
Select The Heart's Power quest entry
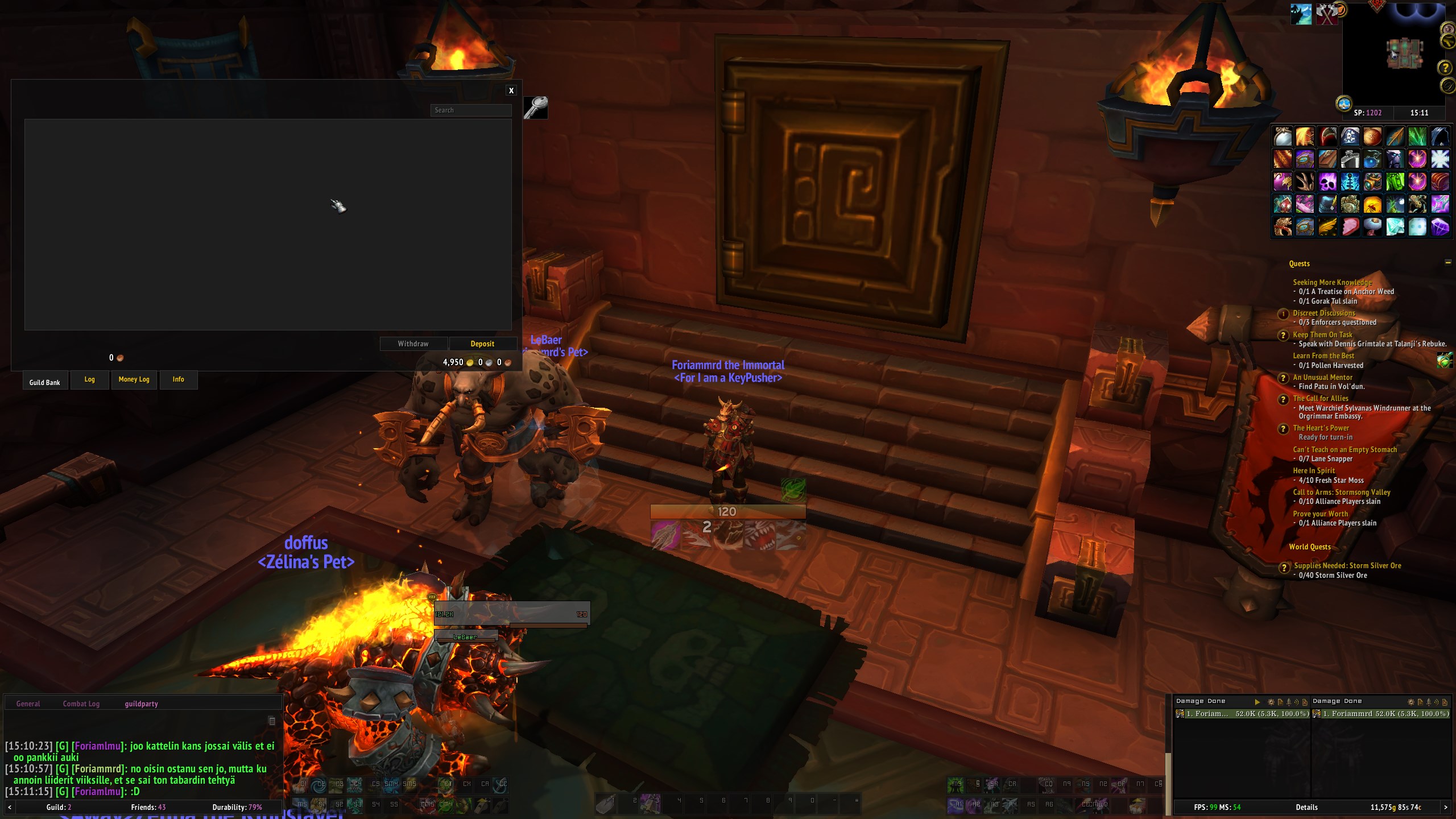click(x=1321, y=428)
